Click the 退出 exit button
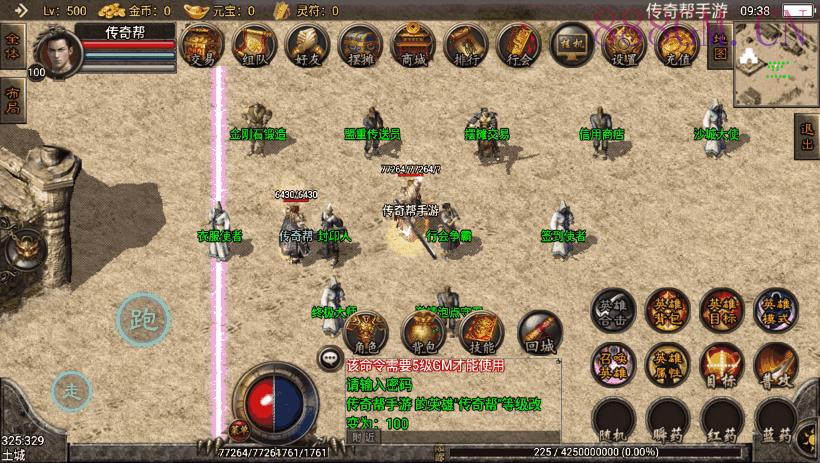 tap(806, 137)
